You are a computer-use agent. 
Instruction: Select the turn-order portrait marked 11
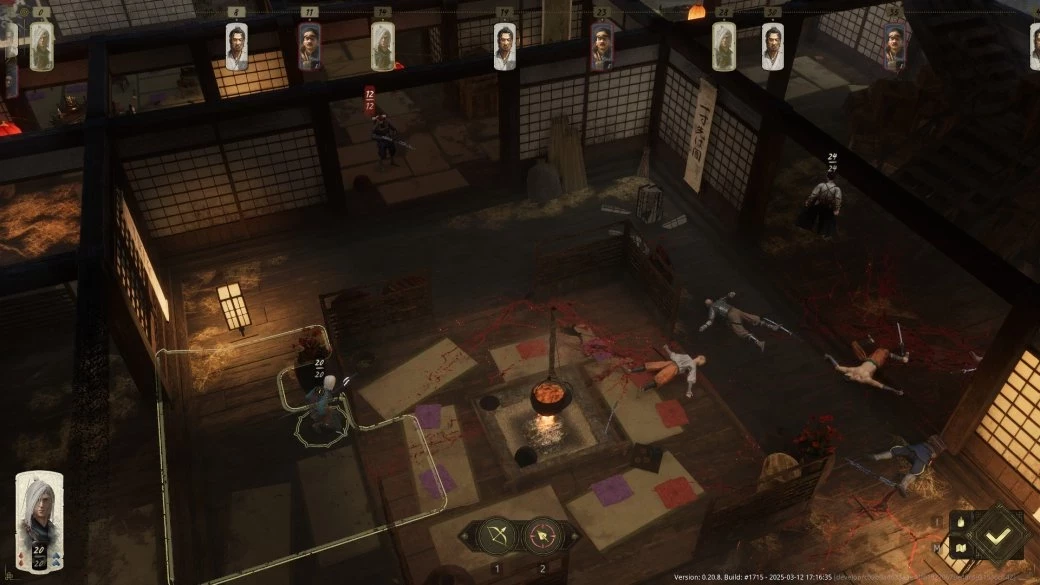pos(310,46)
